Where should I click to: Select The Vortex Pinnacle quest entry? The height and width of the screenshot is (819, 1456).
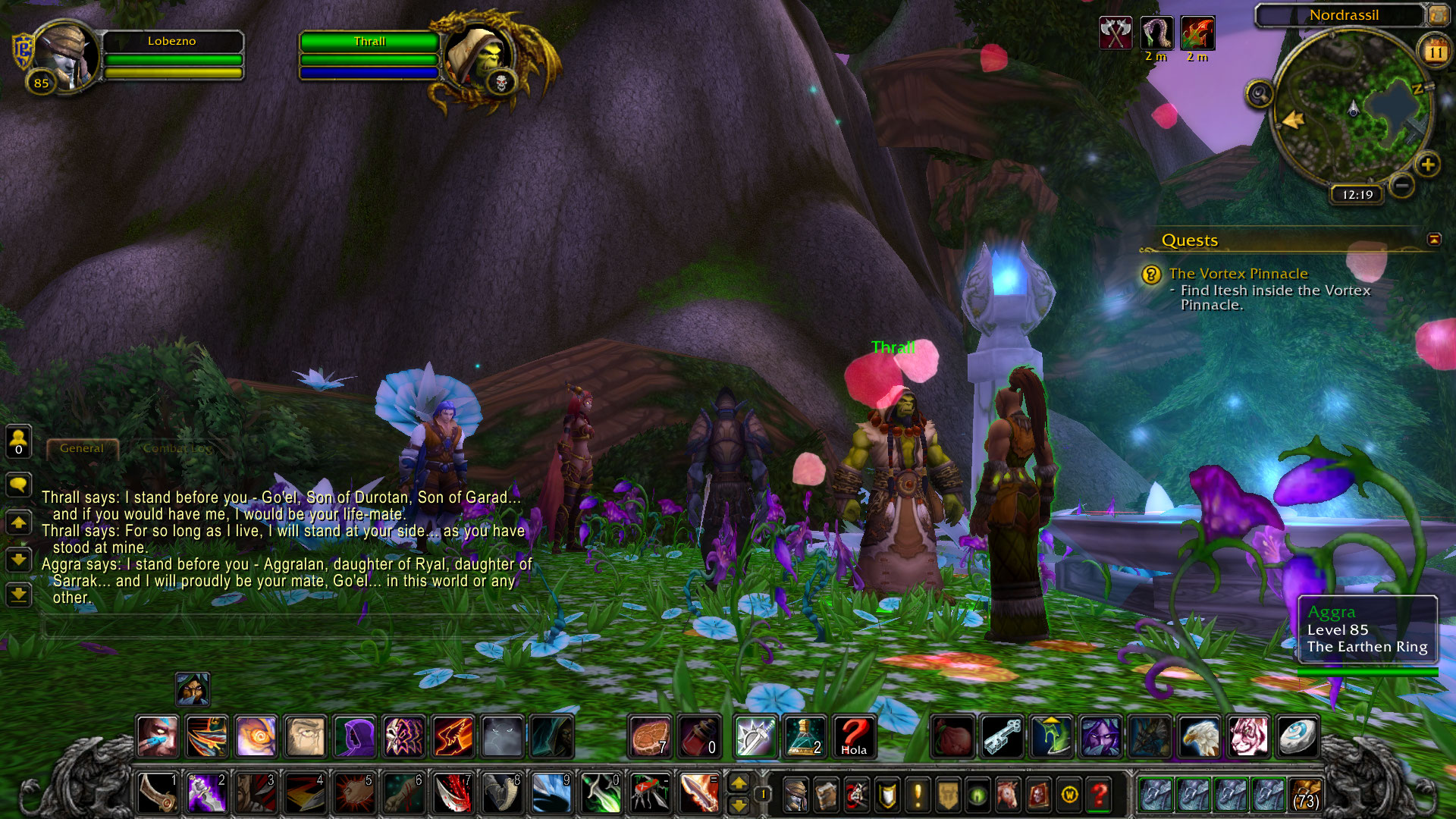1238,274
